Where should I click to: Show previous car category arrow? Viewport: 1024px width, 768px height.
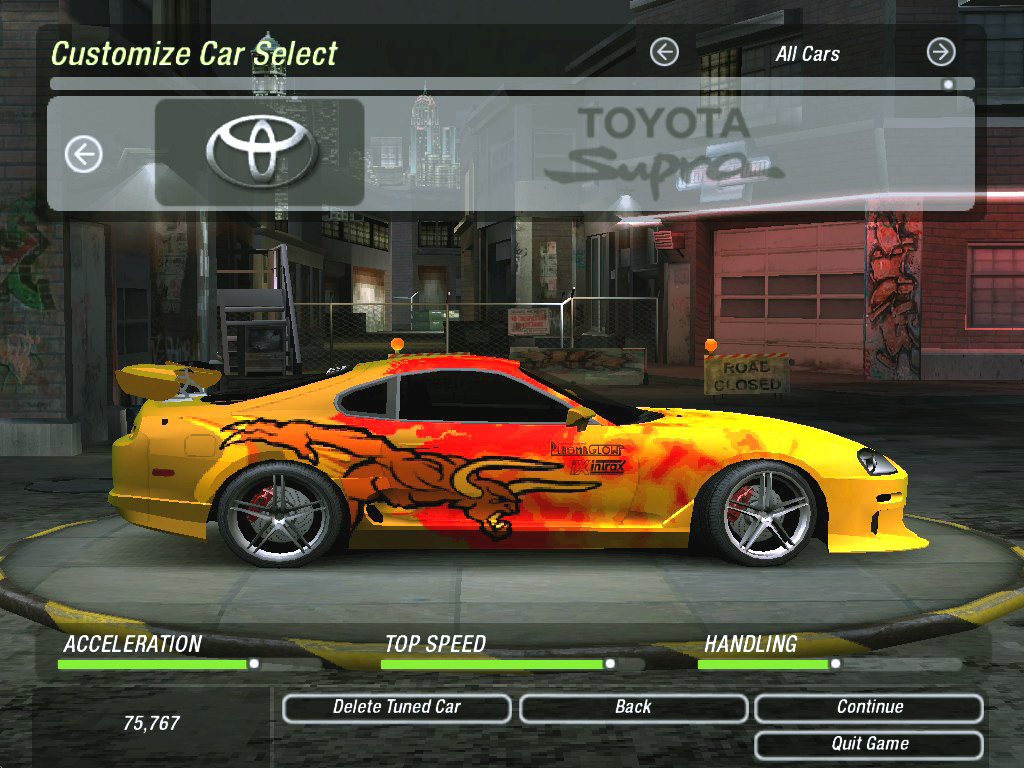tap(664, 52)
